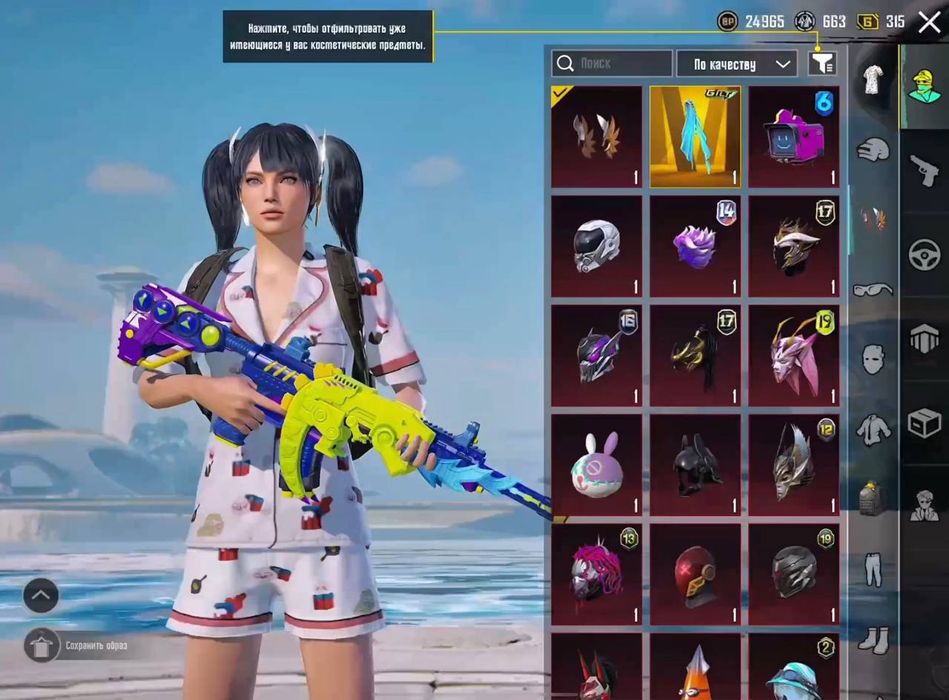The width and height of the screenshot is (949, 700).
Task: Switch to the pistol weapons tab
Action: [x=924, y=169]
